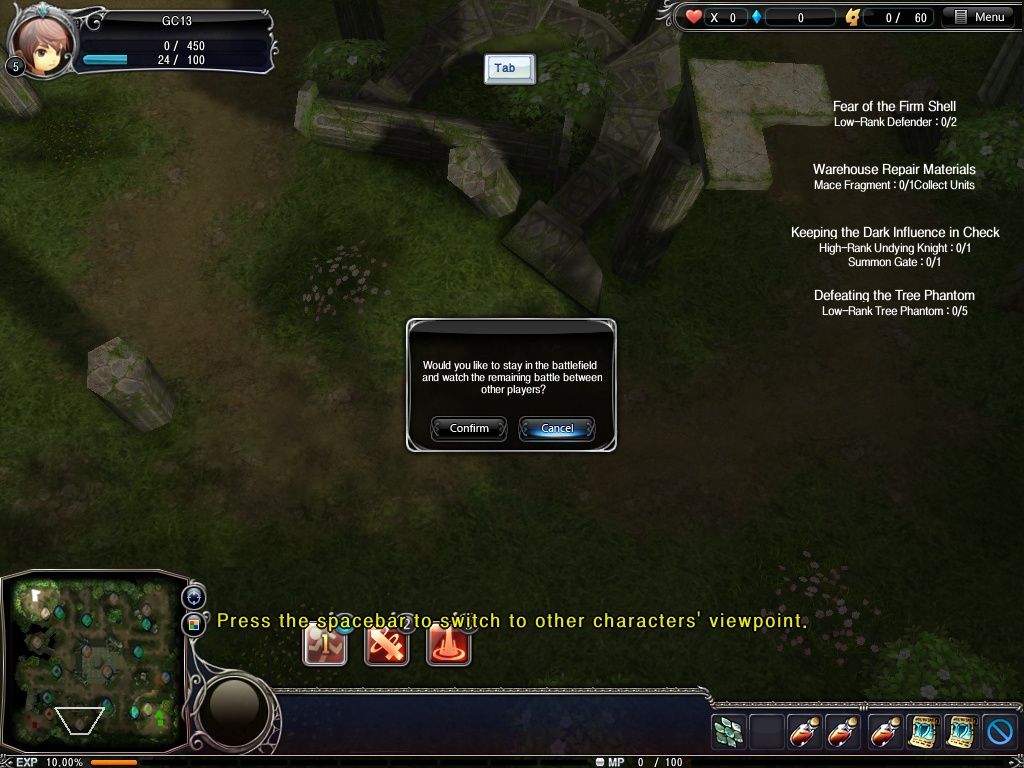Select the Defeating the Tree Phantom quest
The image size is (1024, 768).
pos(894,295)
